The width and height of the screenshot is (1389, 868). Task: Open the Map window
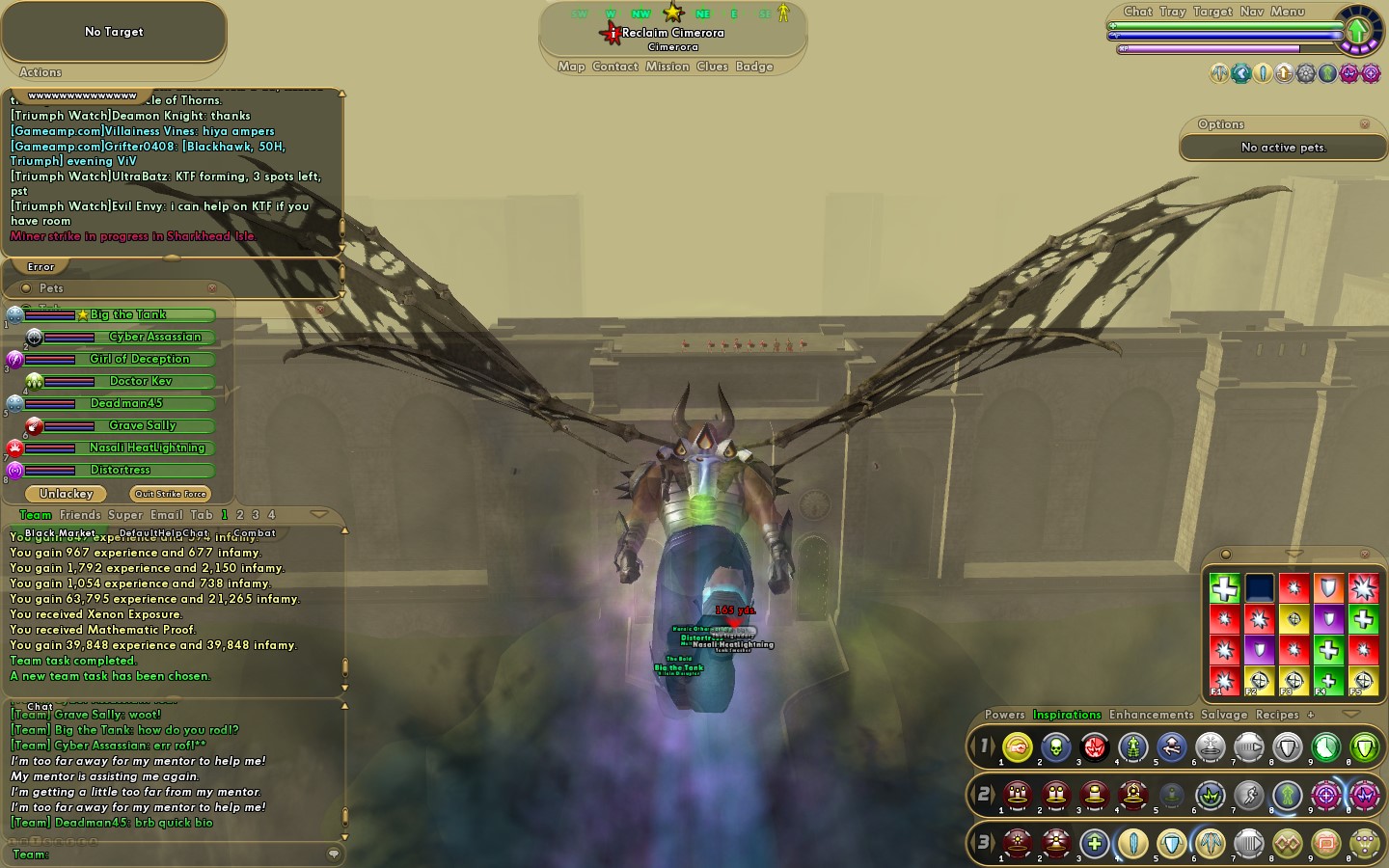pos(571,67)
